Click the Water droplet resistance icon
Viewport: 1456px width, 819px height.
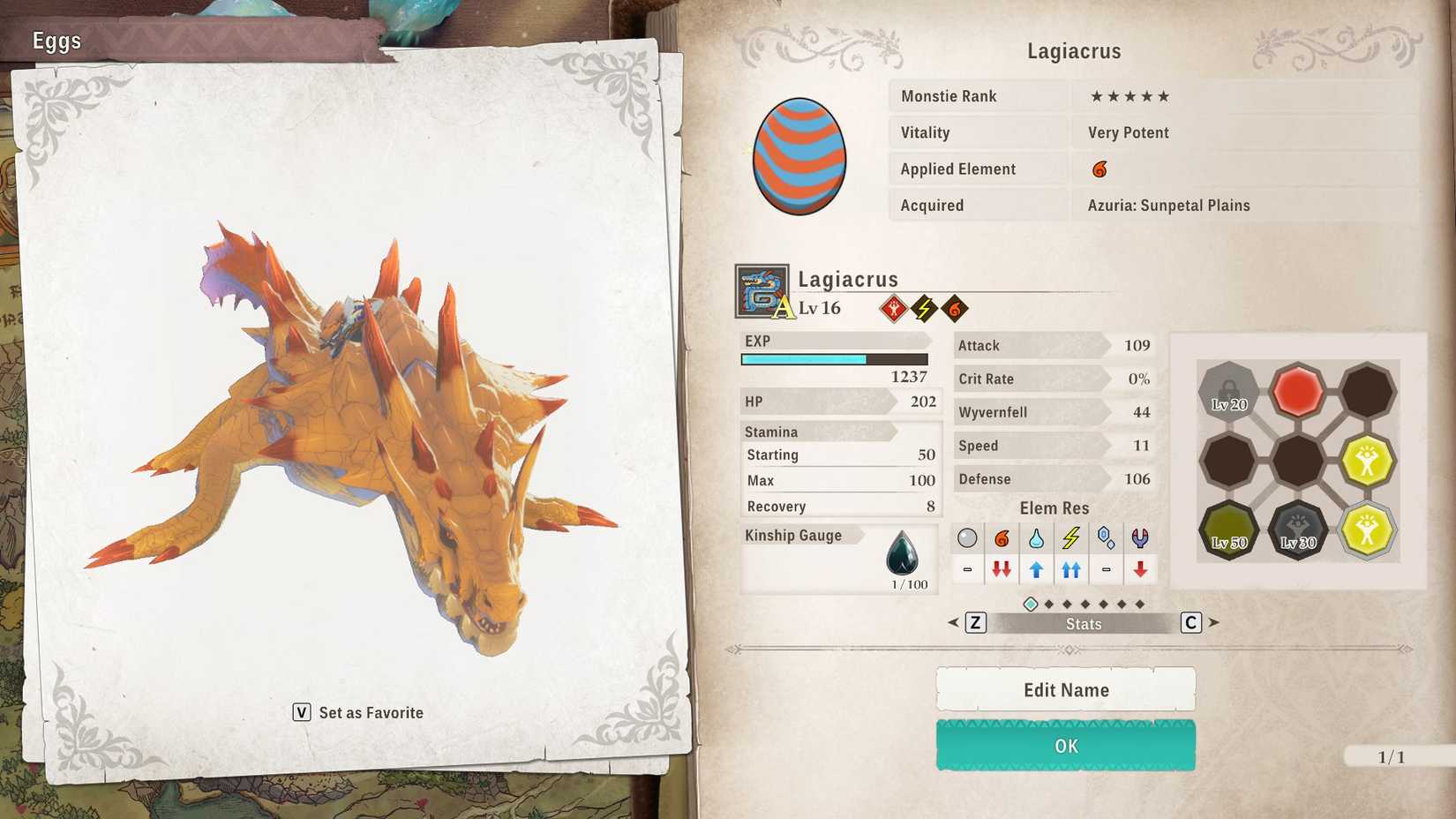(x=1036, y=538)
